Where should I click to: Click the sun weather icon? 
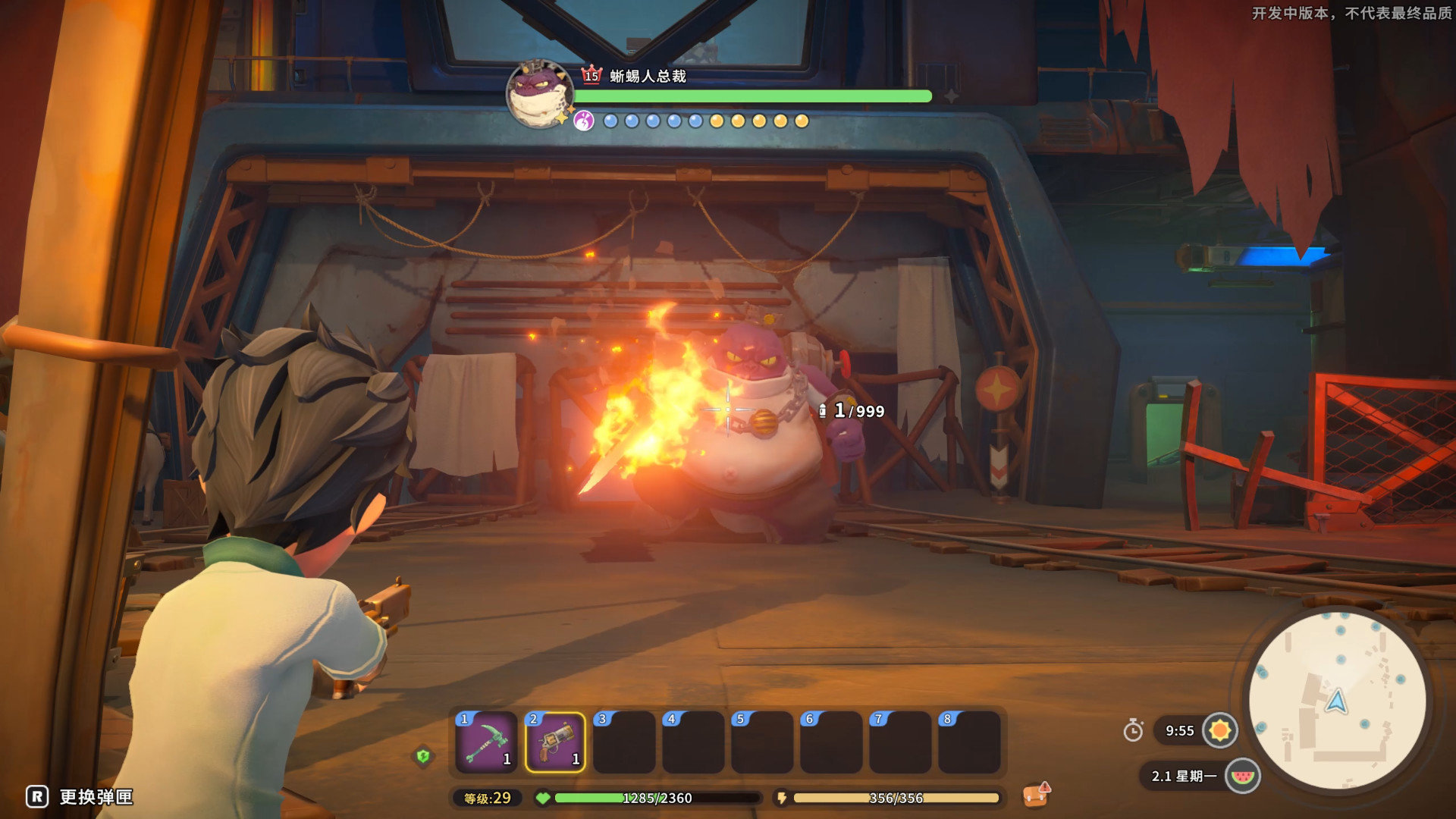[1219, 730]
